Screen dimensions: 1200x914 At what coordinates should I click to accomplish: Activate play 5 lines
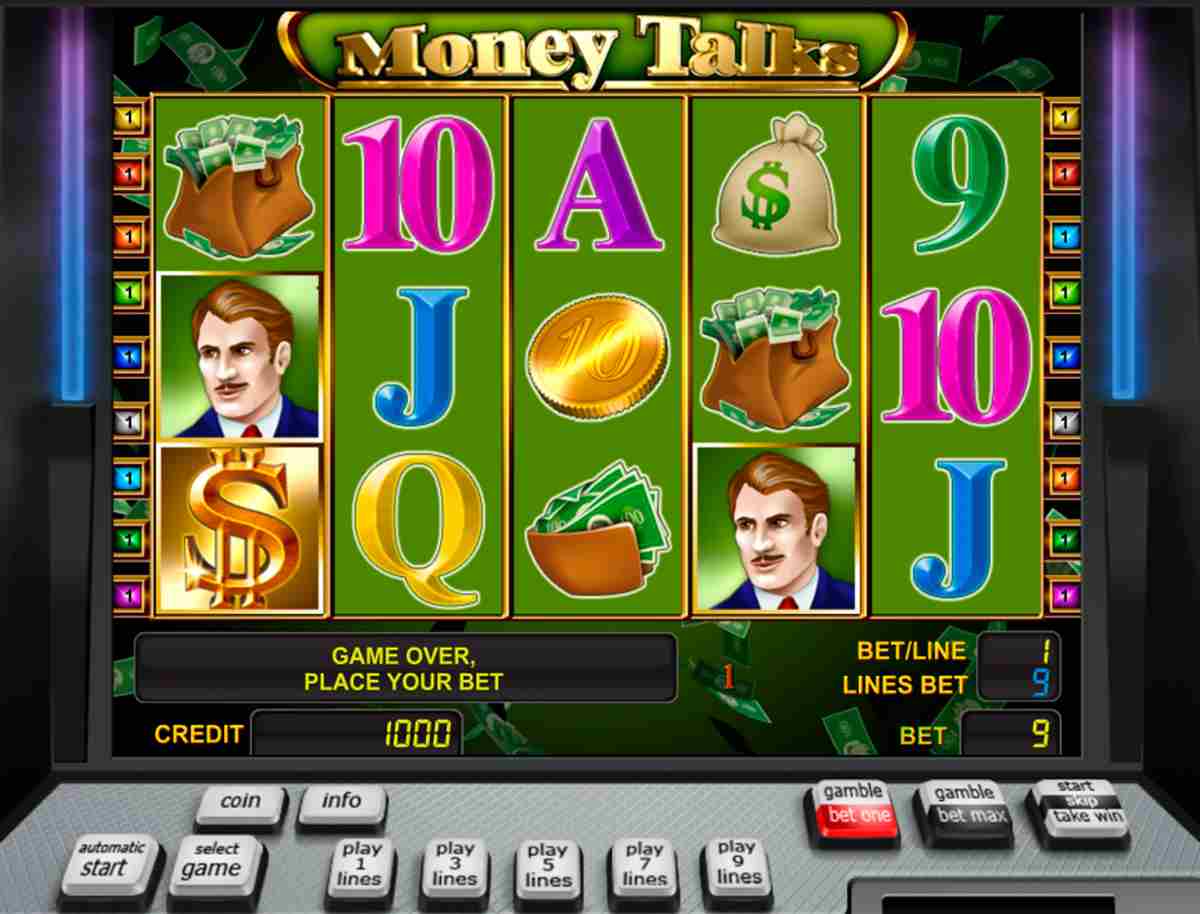(547, 865)
